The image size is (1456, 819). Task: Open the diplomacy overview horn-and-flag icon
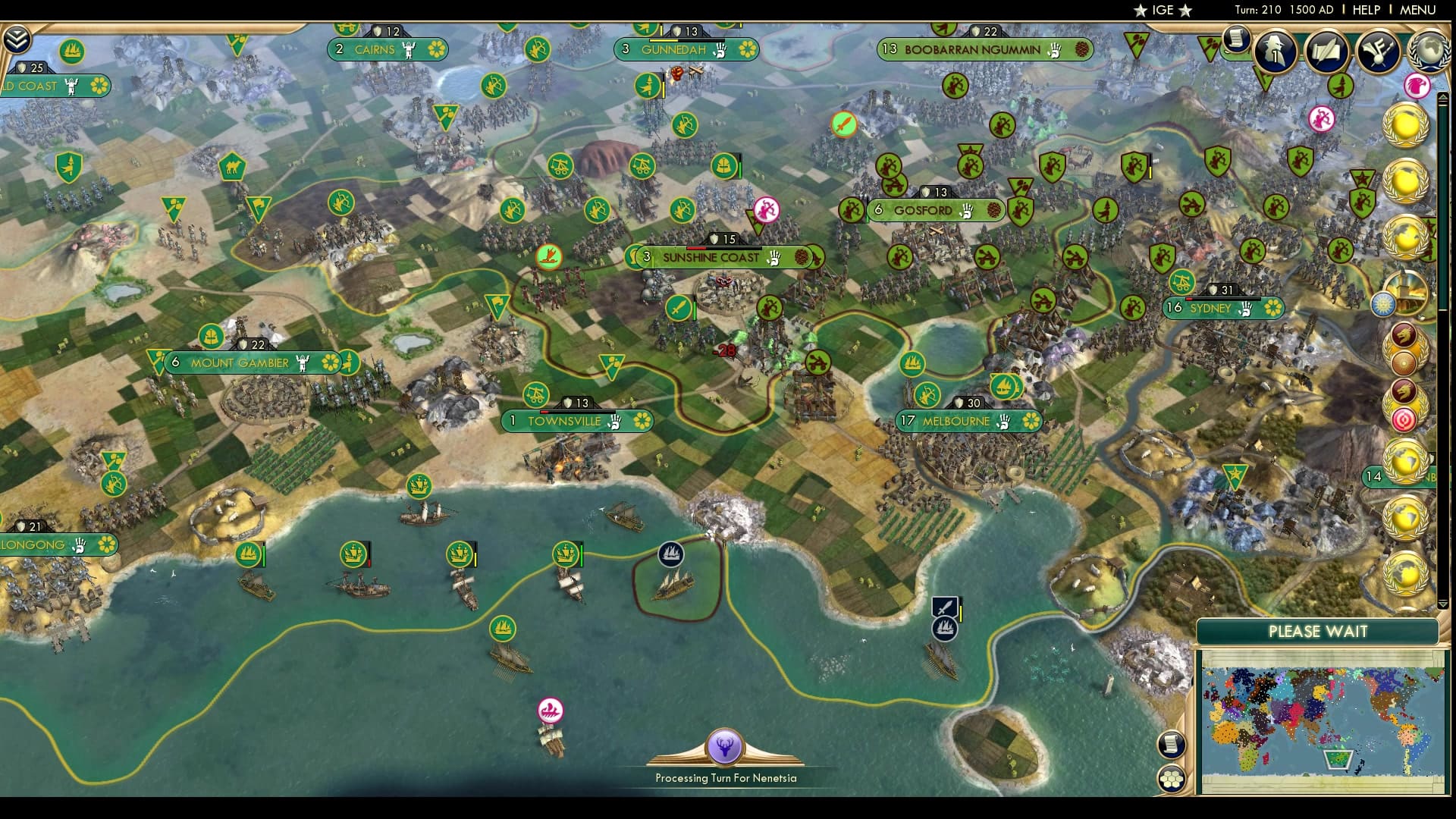tap(1377, 51)
